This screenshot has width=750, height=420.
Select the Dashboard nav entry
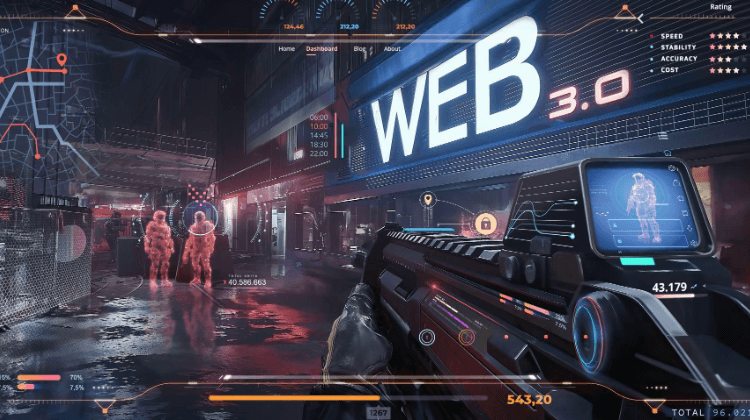coord(322,49)
